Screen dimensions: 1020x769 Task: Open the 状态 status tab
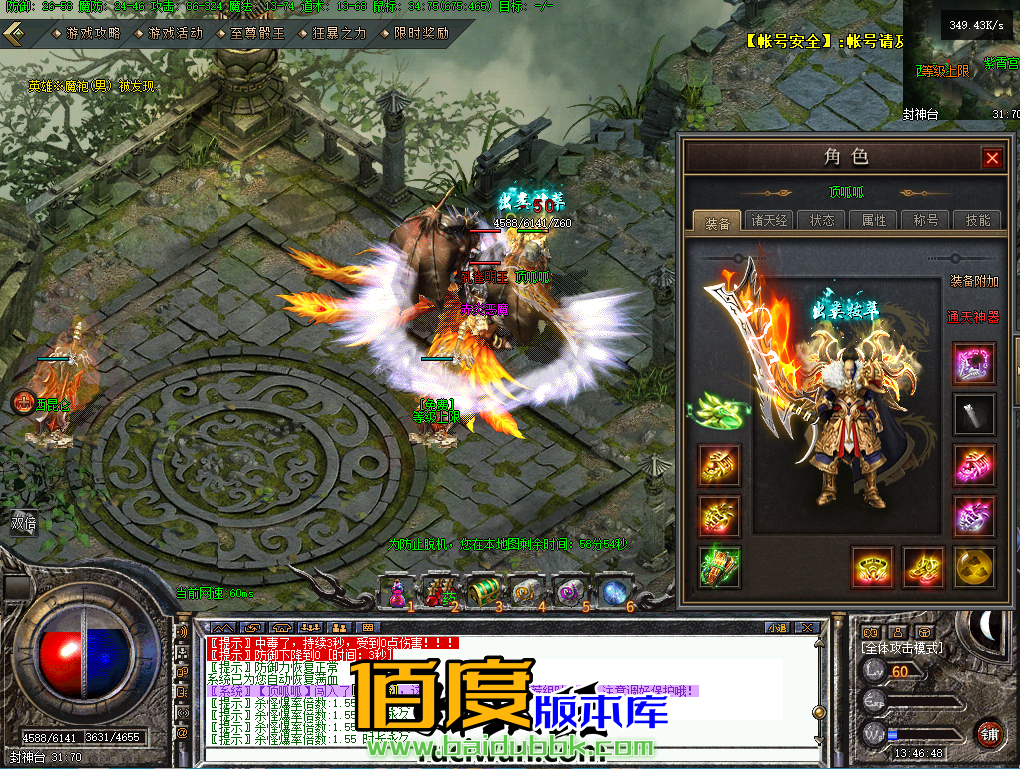[x=822, y=220]
